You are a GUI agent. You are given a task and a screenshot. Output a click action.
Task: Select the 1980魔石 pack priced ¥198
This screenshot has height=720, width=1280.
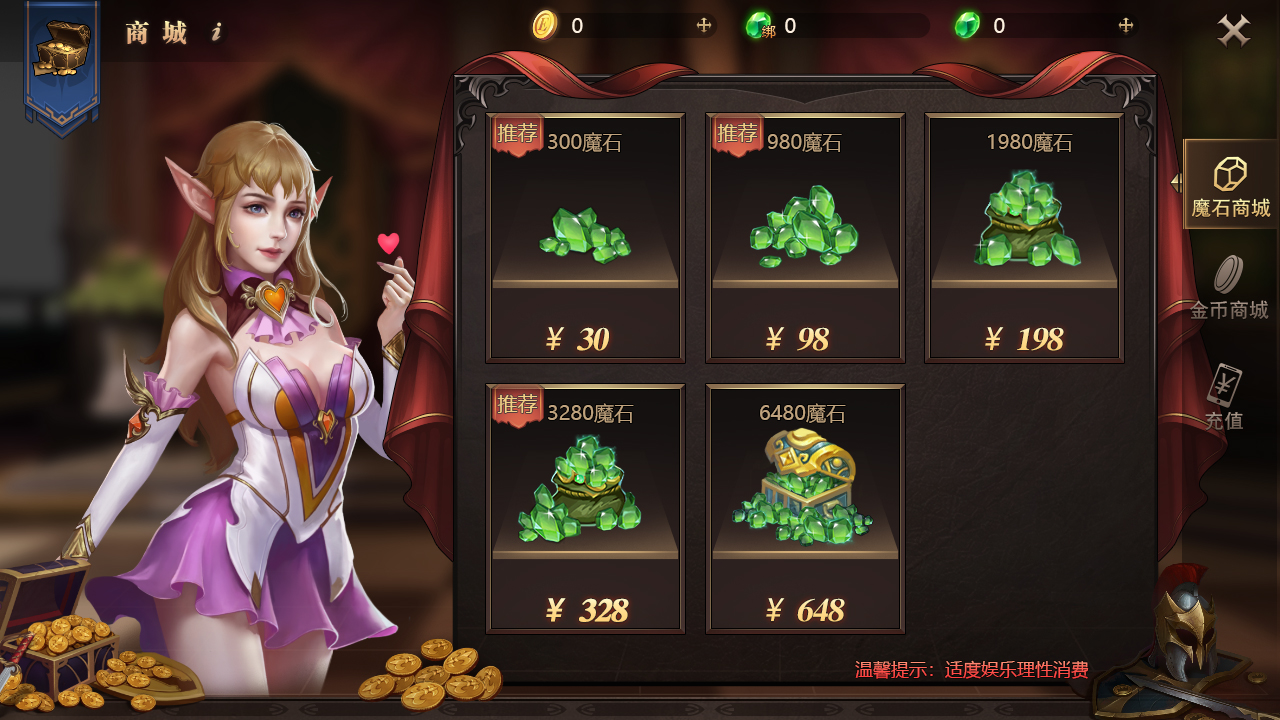[1024, 238]
